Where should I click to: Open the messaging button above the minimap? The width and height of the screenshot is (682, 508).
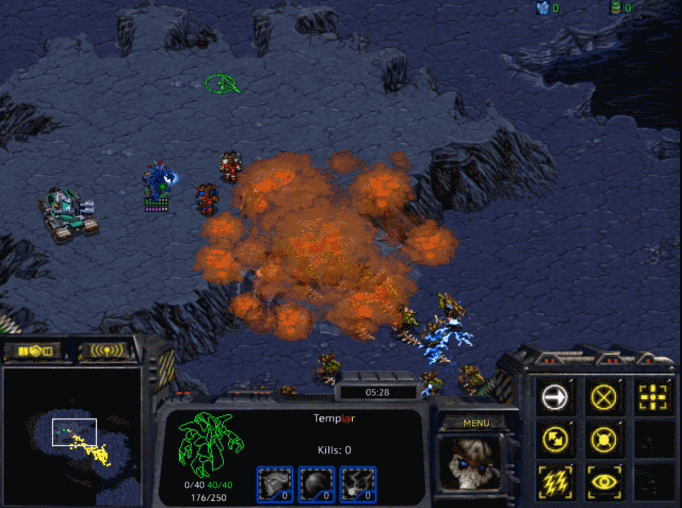click(108, 351)
